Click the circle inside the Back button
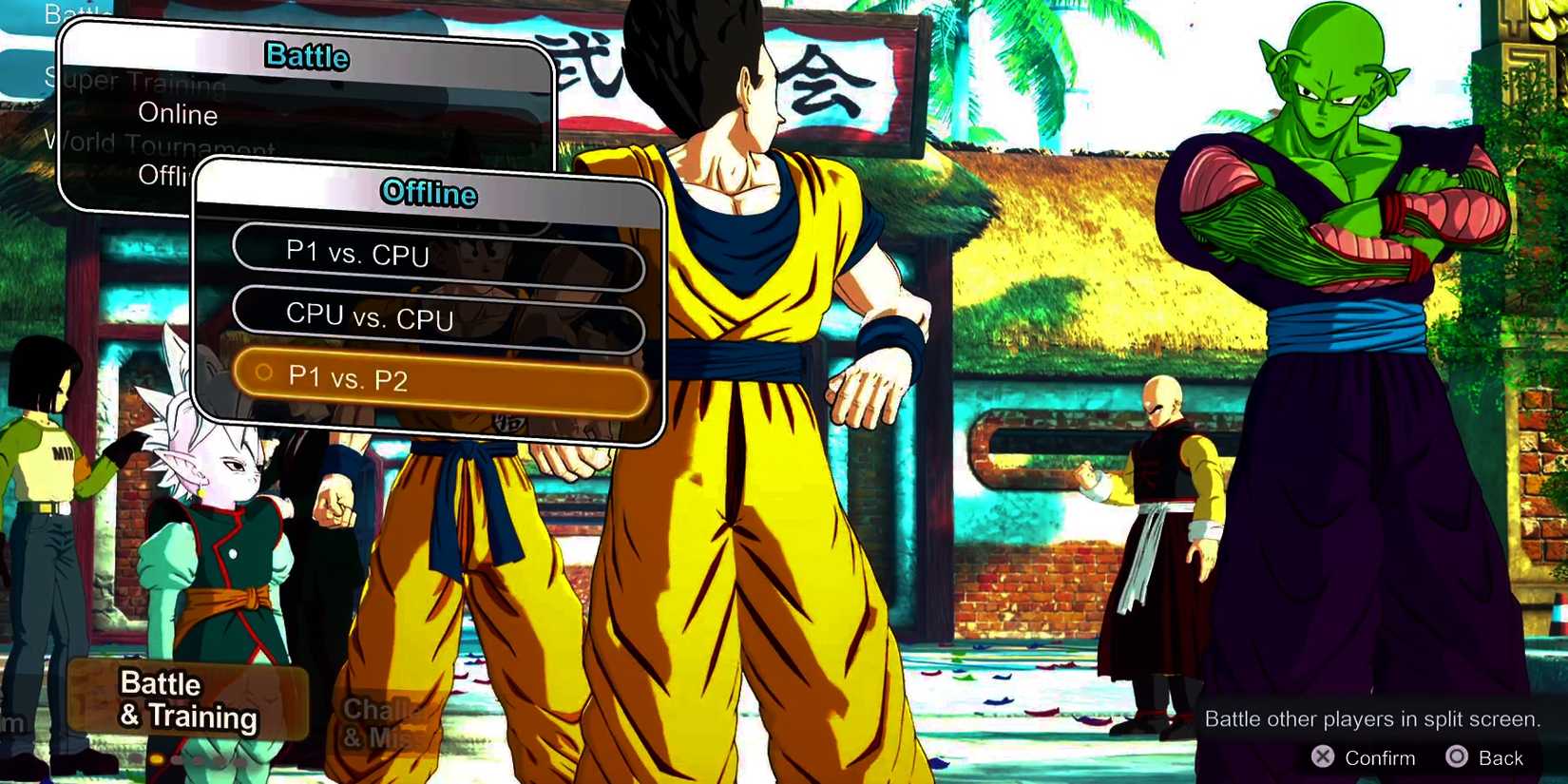The image size is (1568, 784). [1458, 755]
